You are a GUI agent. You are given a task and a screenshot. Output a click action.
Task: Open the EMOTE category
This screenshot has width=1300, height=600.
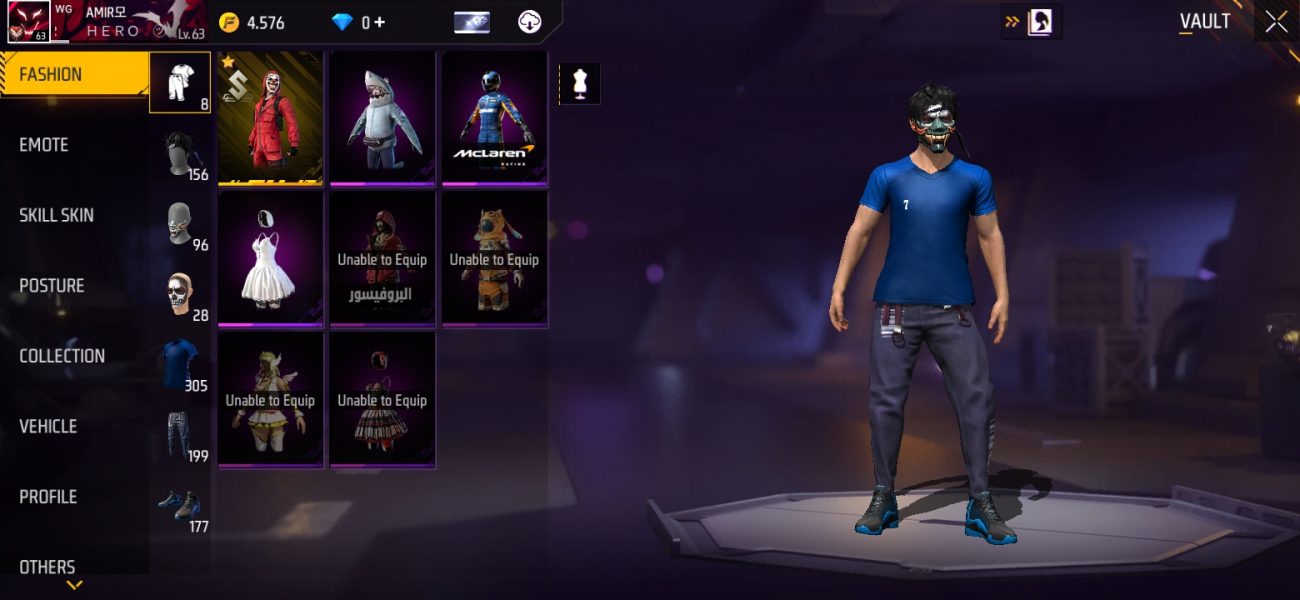point(74,145)
